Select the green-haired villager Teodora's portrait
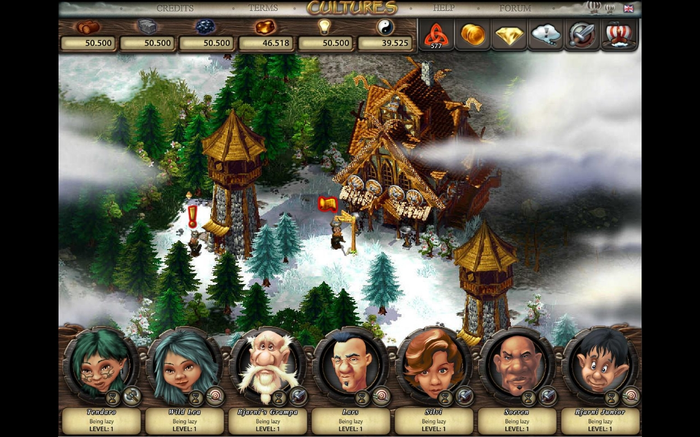 tap(100, 363)
